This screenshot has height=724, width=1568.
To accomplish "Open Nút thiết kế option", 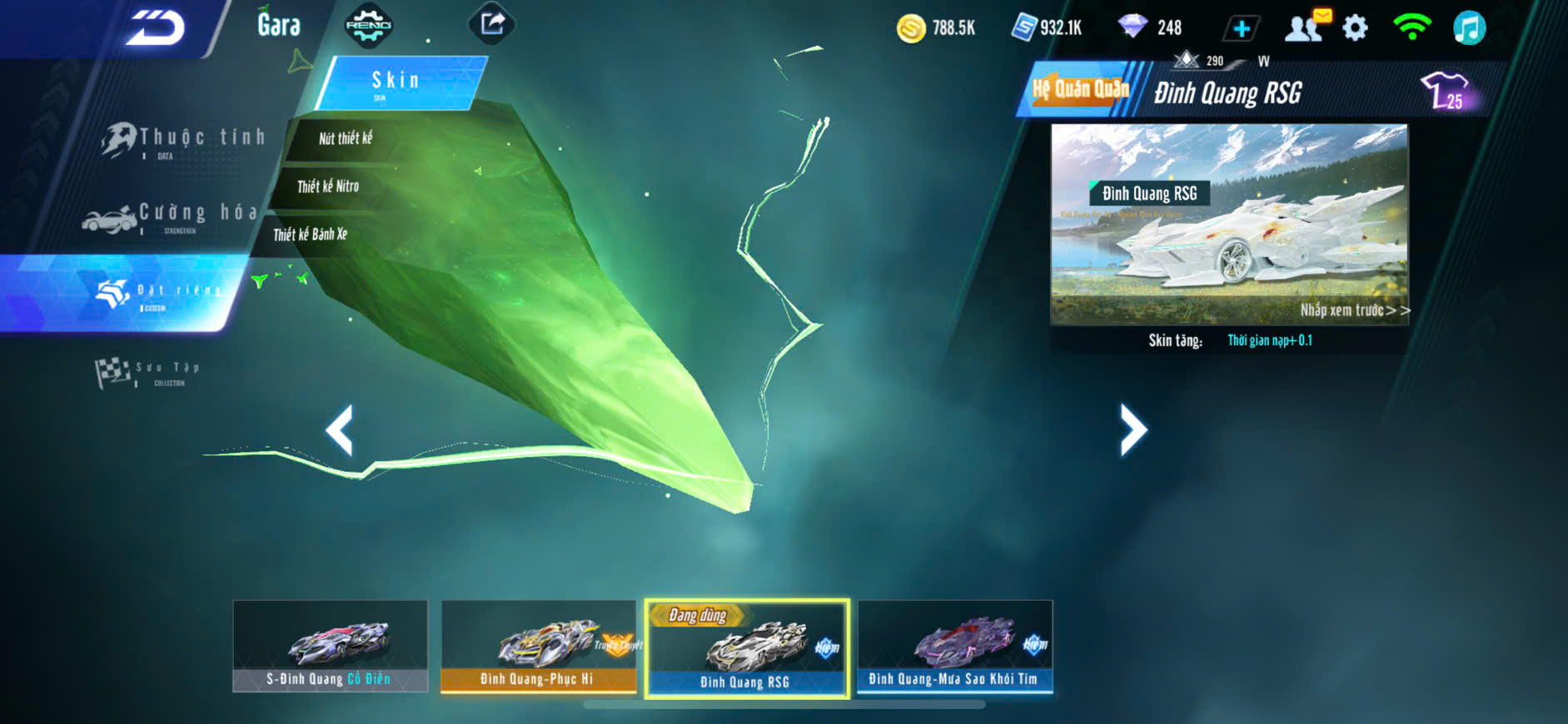I will click(x=346, y=138).
